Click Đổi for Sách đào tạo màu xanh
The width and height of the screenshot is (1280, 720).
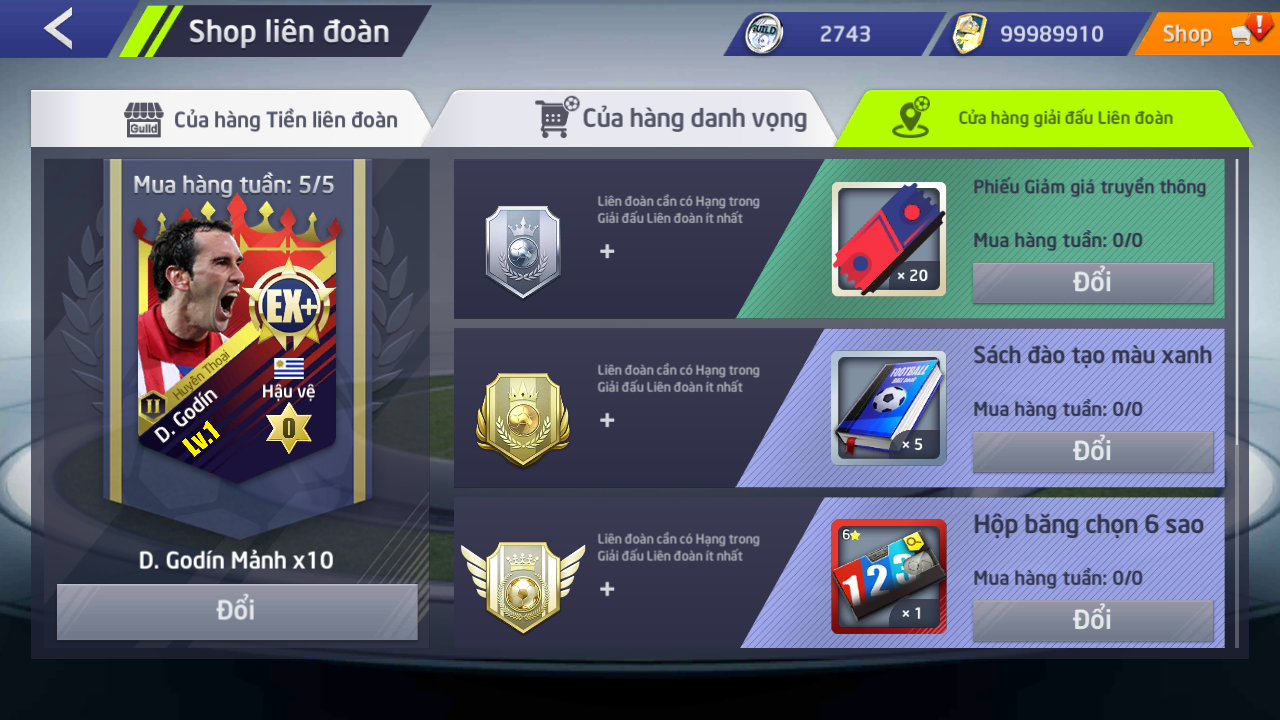point(1092,452)
